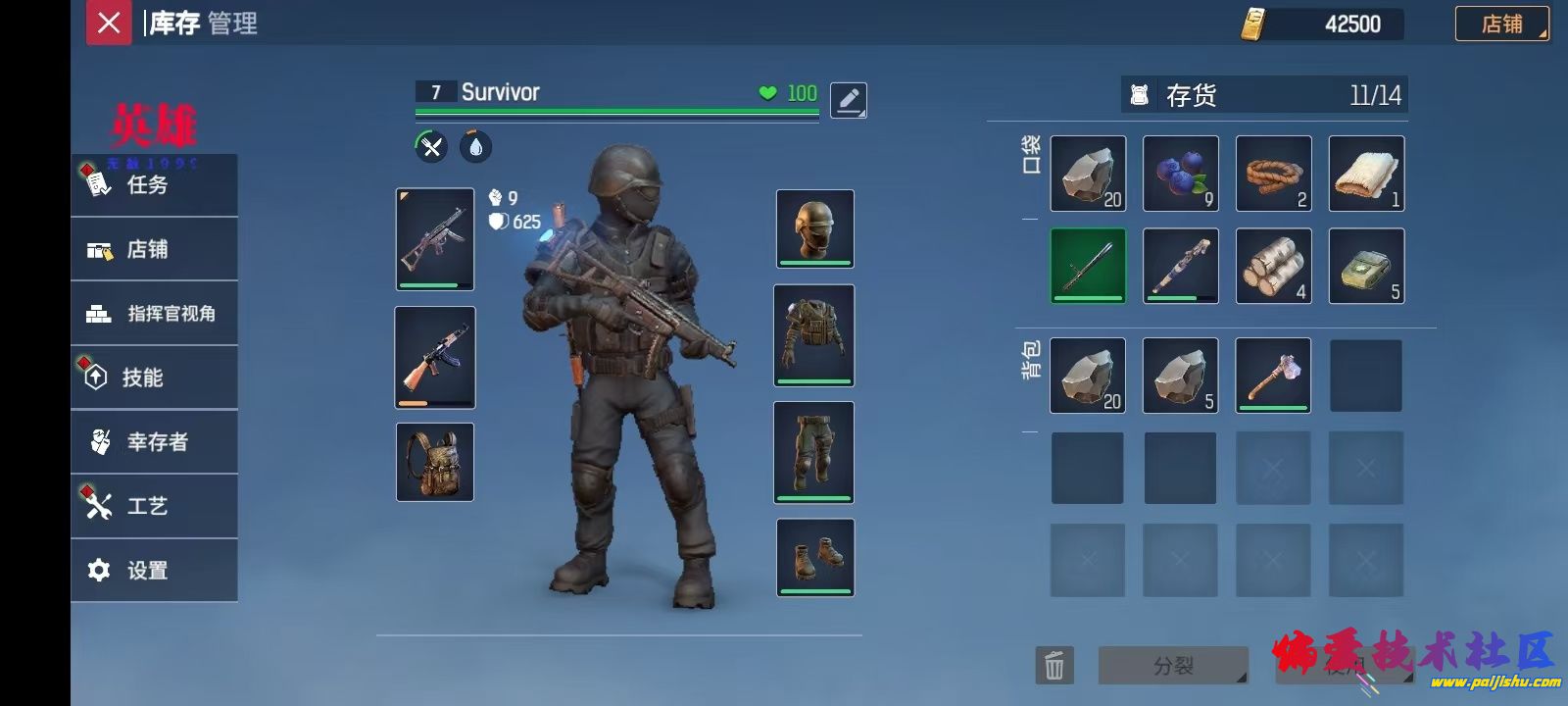Close the inventory management screen
1568x706 pixels.
pyautogui.click(x=109, y=23)
